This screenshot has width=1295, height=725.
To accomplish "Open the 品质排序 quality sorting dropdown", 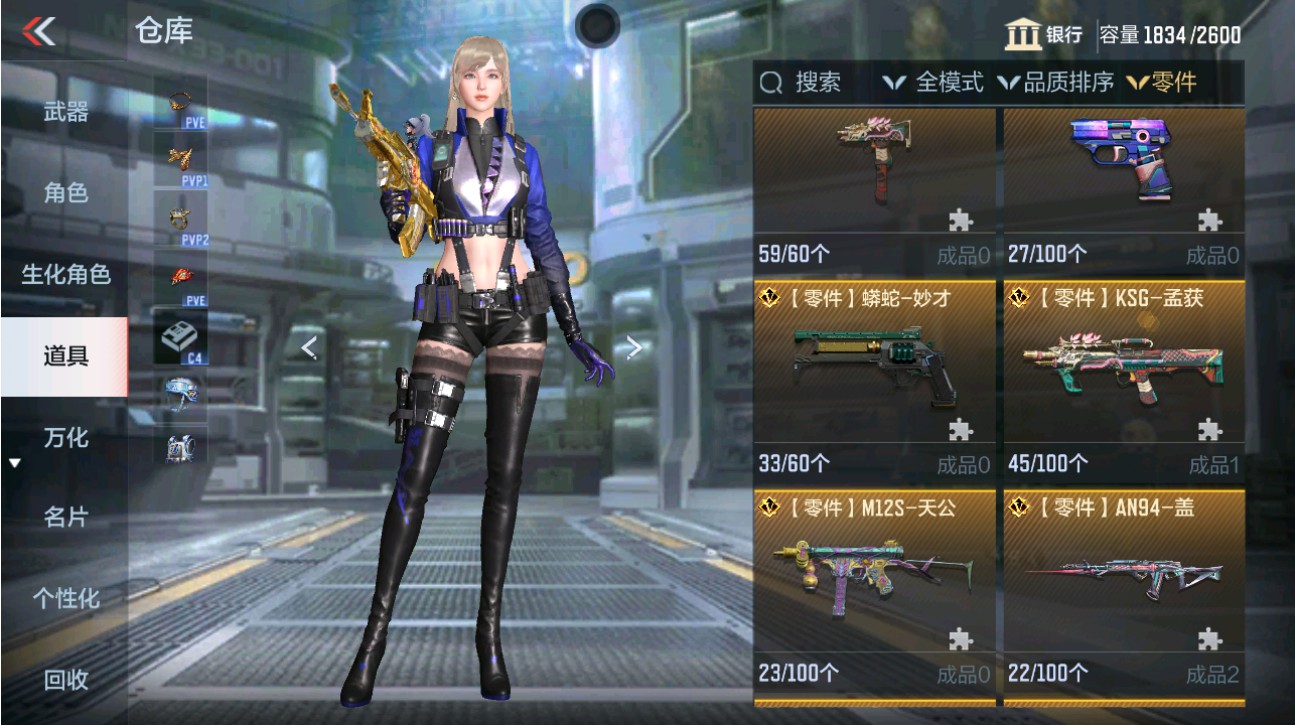I will click(x=1063, y=84).
